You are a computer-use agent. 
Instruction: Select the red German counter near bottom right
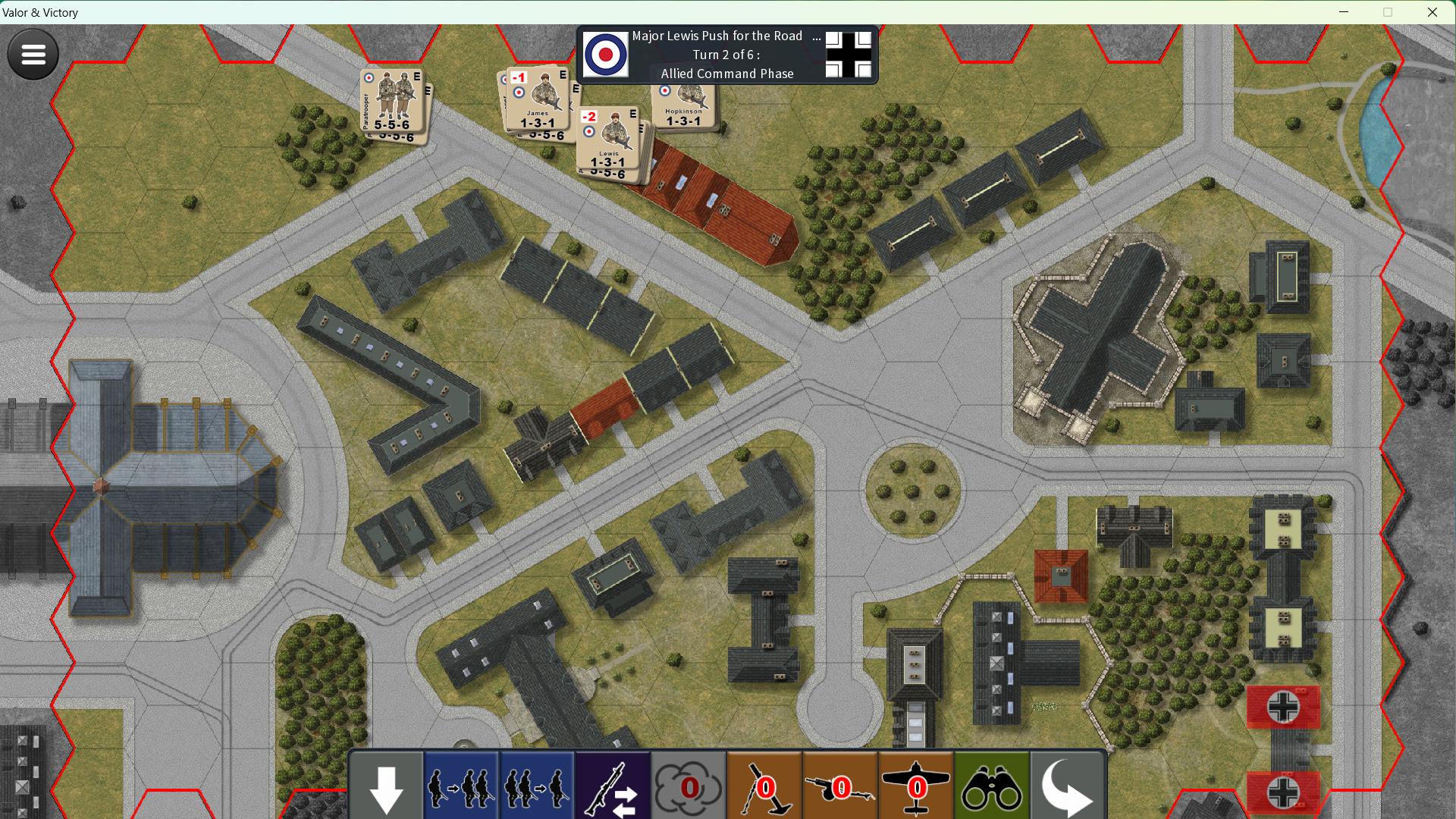point(1283,708)
